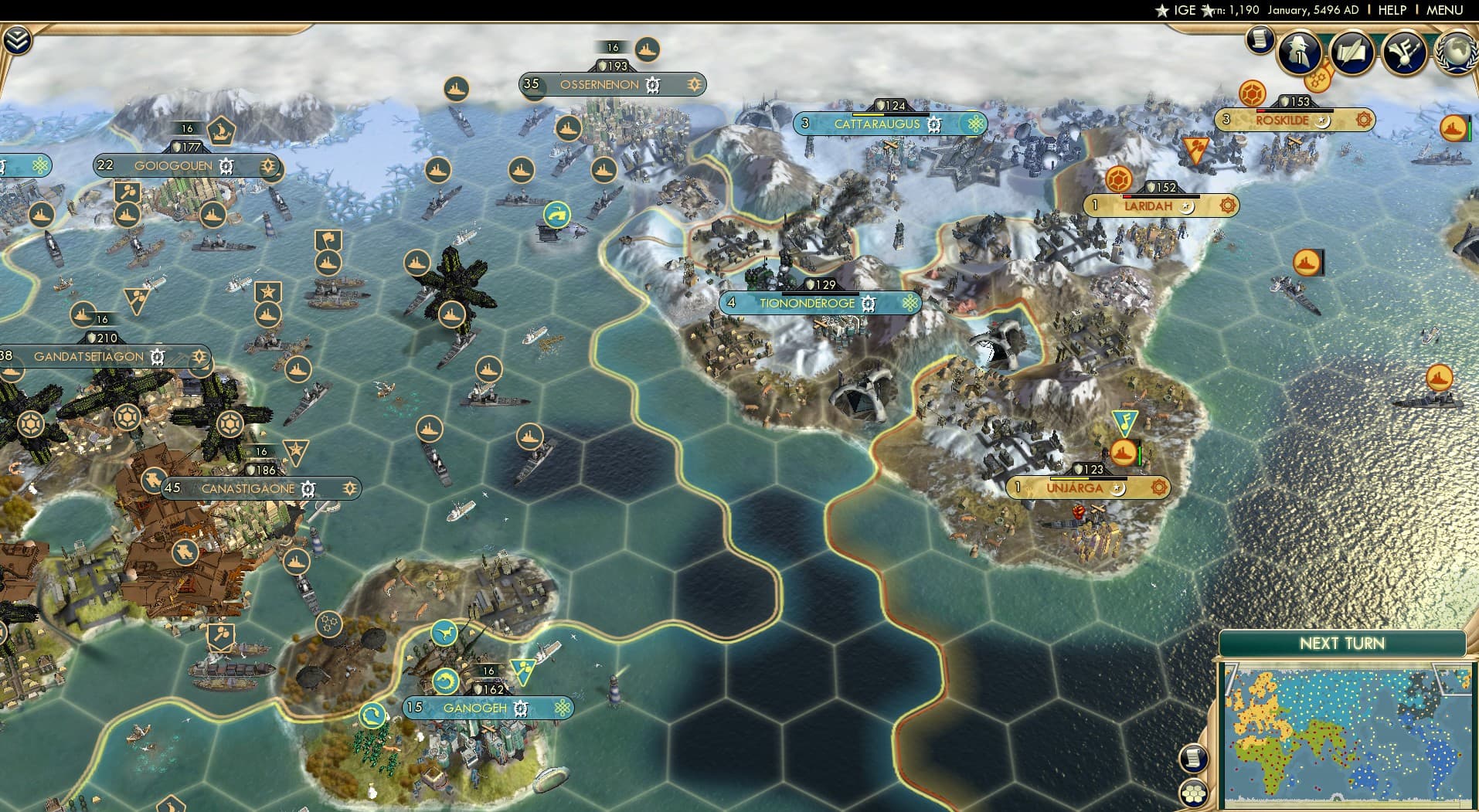Toggle the growth focus icon on Cattaraugus banner
This screenshot has width=1479, height=812.
pos(974,124)
